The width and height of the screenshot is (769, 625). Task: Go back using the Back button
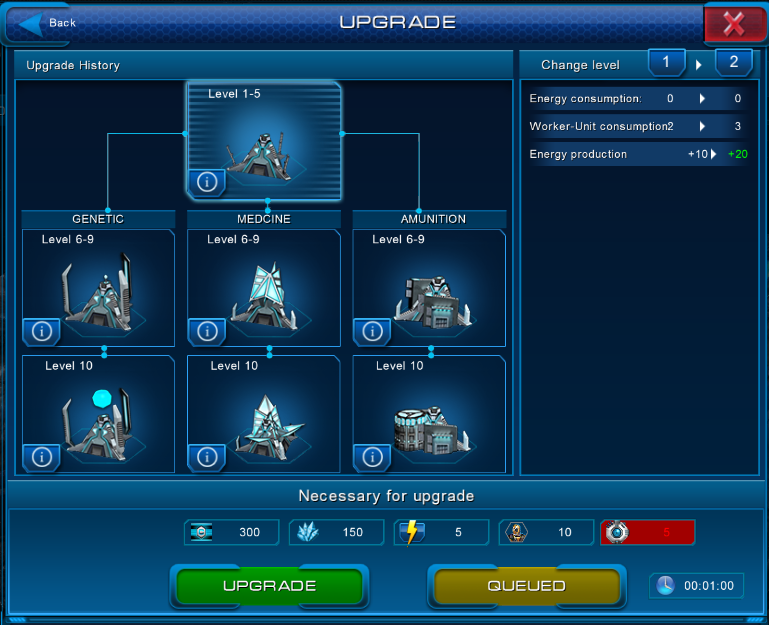pos(50,23)
